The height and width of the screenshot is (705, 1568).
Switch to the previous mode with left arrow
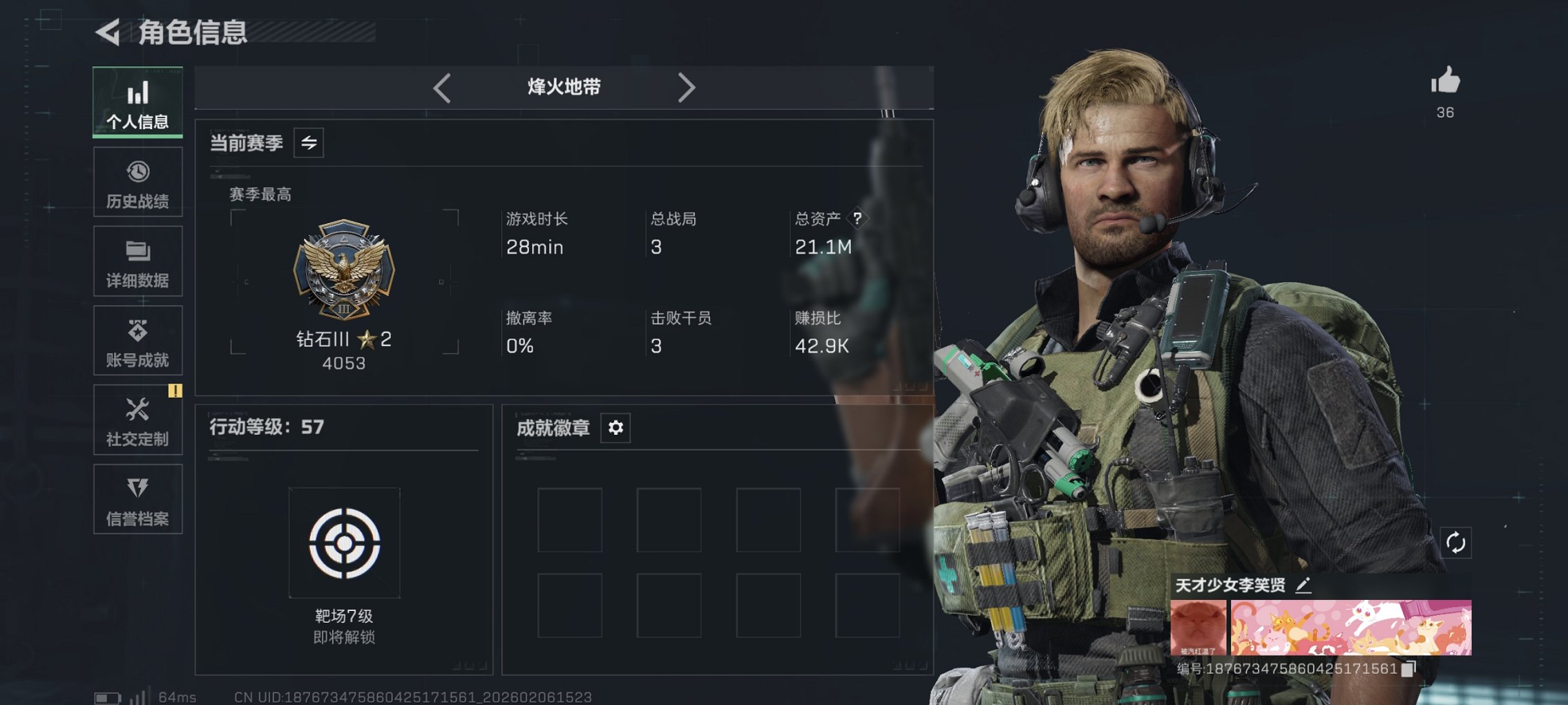pos(441,87)
